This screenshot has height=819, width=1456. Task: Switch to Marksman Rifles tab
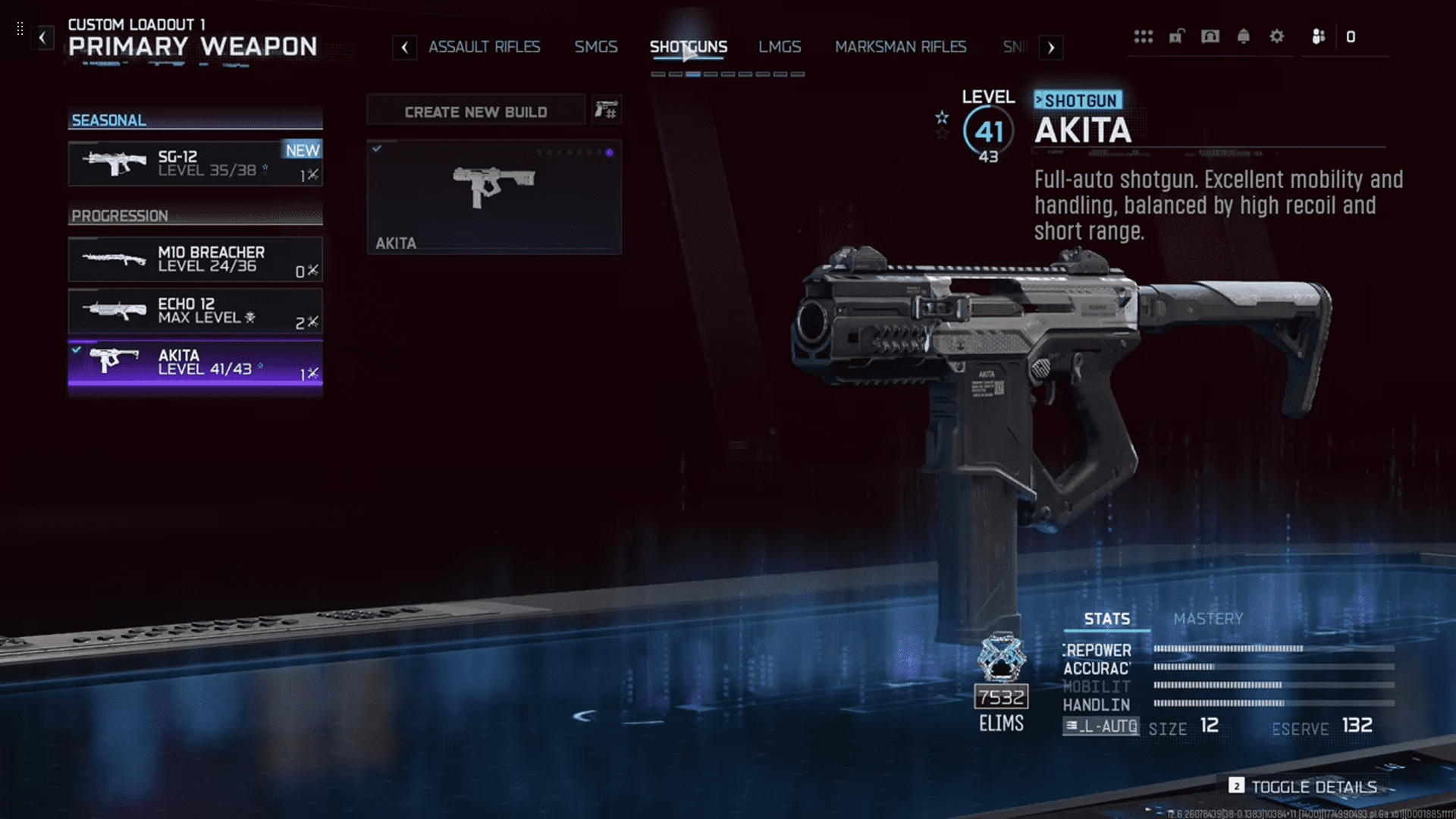point(900,47)
